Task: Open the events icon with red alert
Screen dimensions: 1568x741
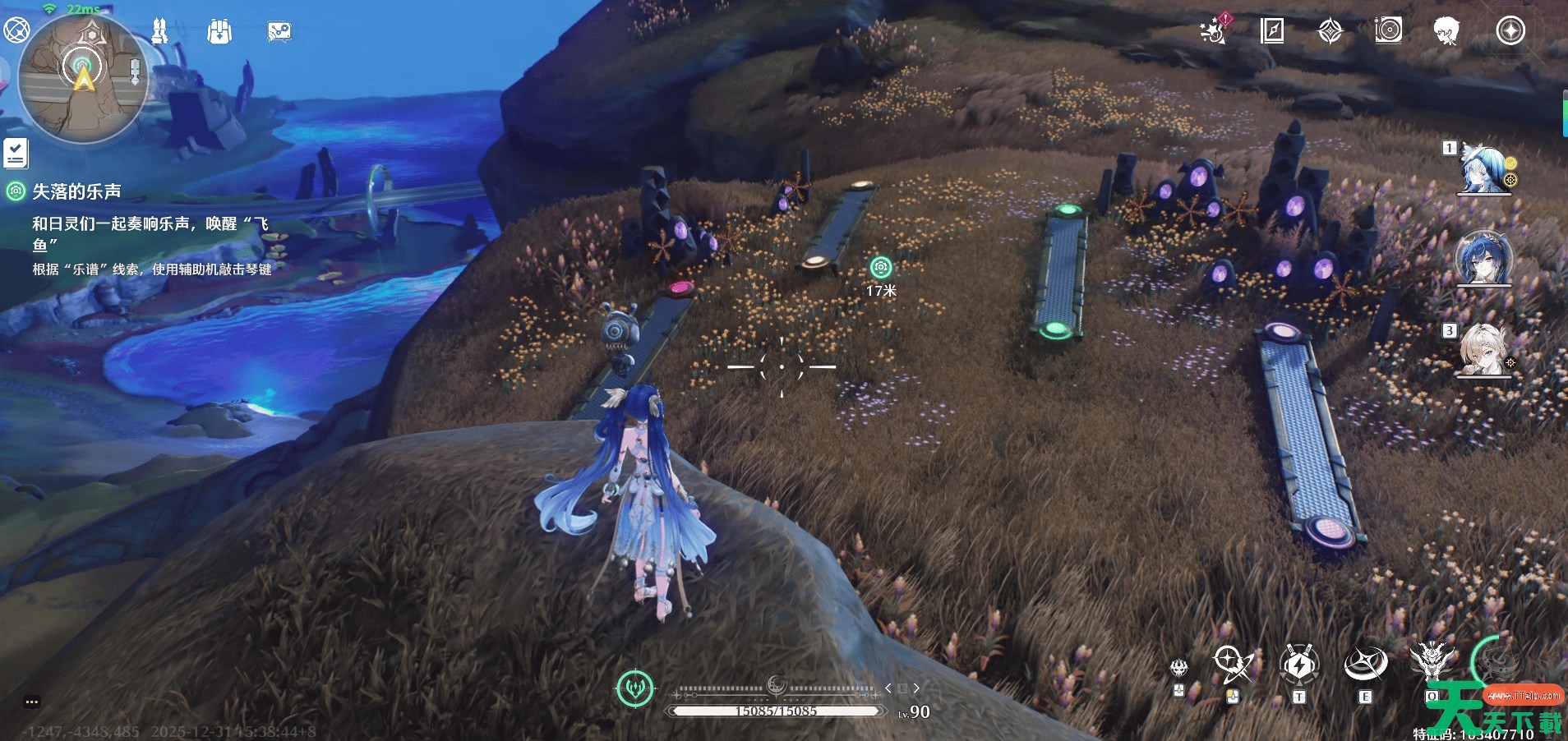Action: (1213, 30)
